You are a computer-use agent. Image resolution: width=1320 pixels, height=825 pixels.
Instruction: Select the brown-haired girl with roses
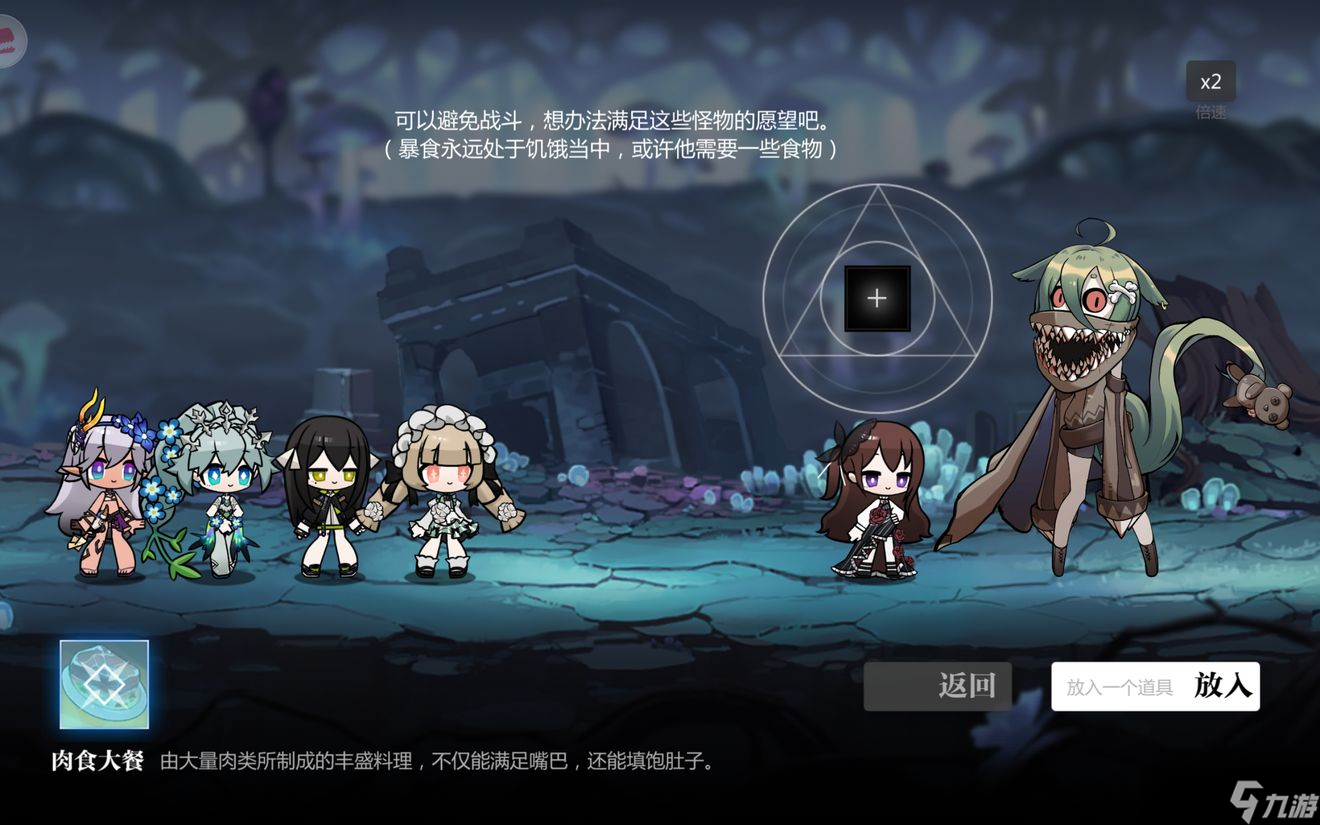pyautogui.click(x=878, y=500)
